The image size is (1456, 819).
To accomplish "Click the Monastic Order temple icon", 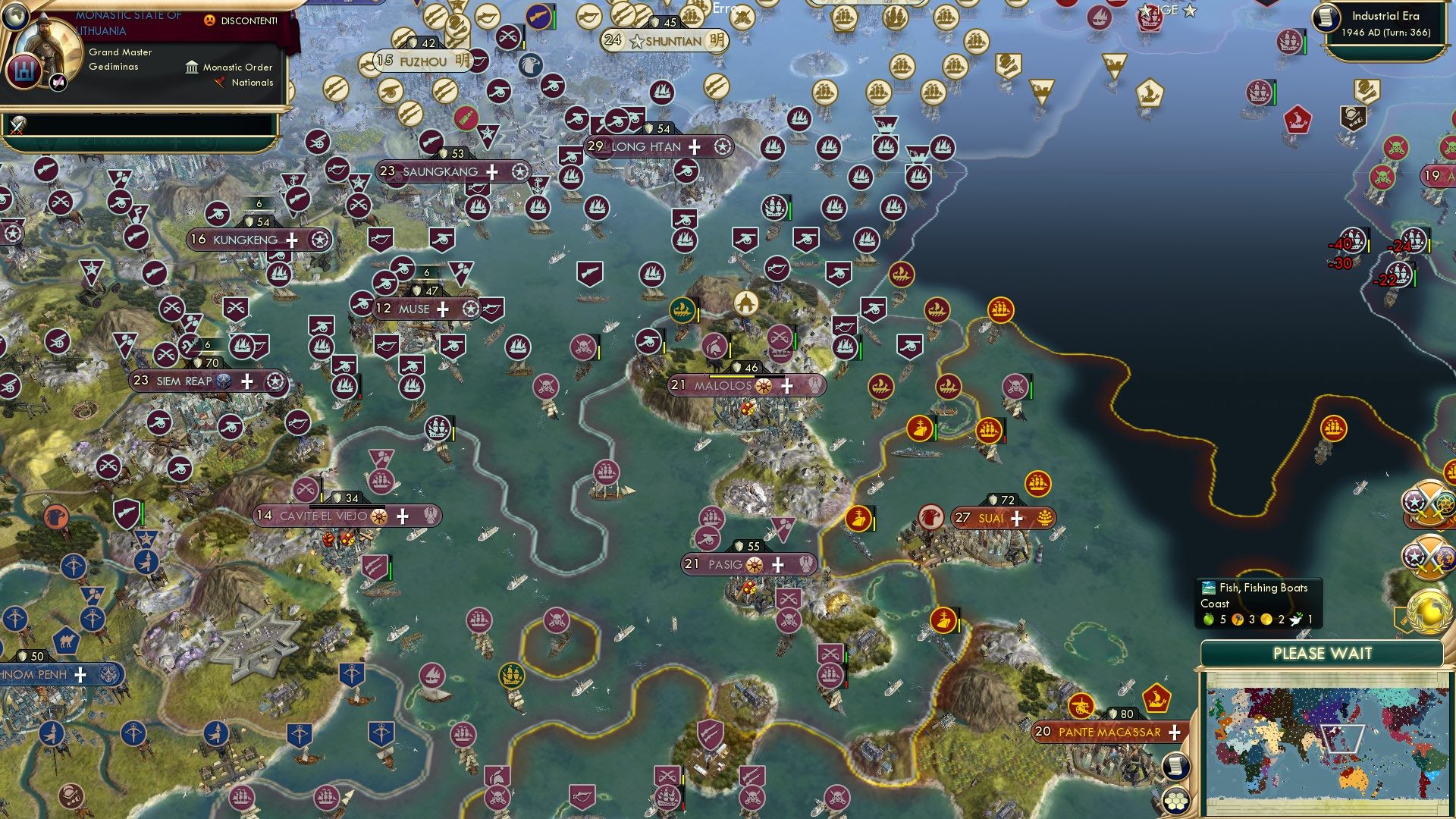I will (192, 68).
